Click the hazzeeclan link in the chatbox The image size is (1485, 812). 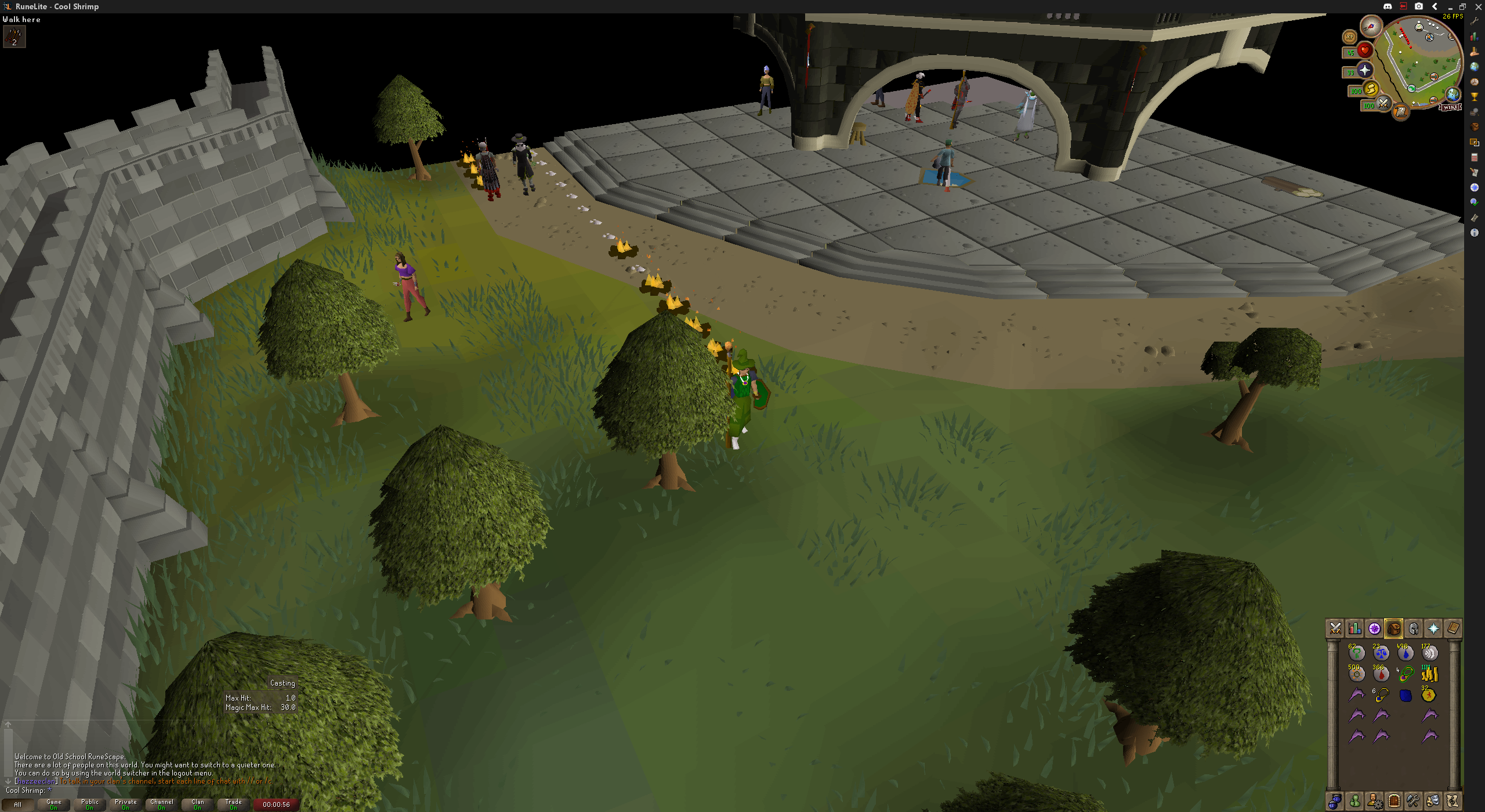point(35,781)
